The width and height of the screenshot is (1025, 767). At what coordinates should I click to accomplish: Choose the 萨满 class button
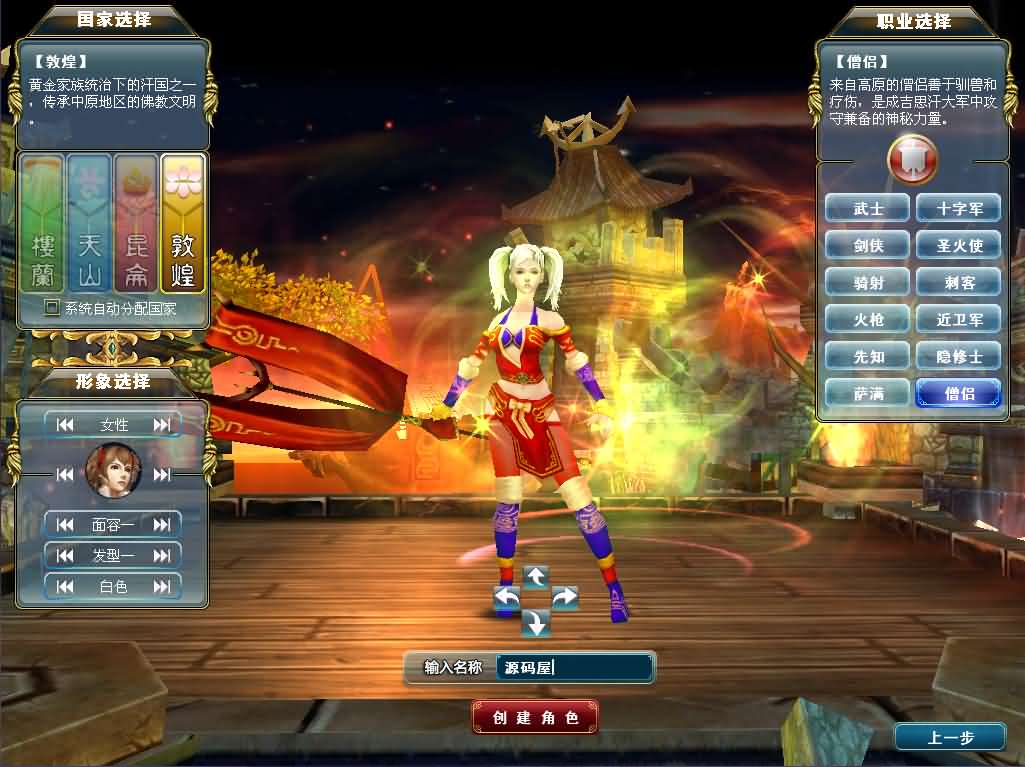[868, 393]
